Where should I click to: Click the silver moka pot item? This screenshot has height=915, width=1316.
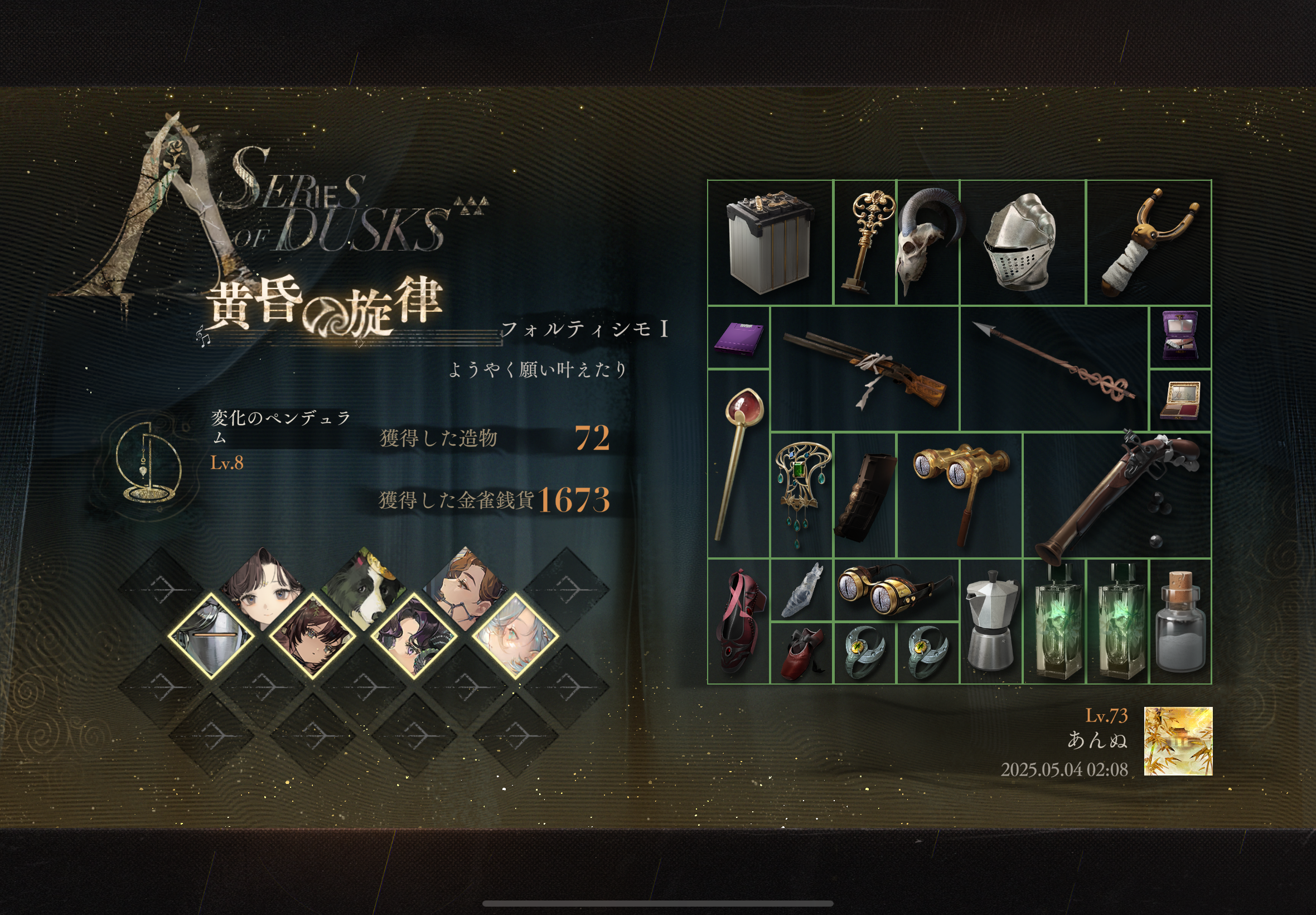tap(990, 621)
